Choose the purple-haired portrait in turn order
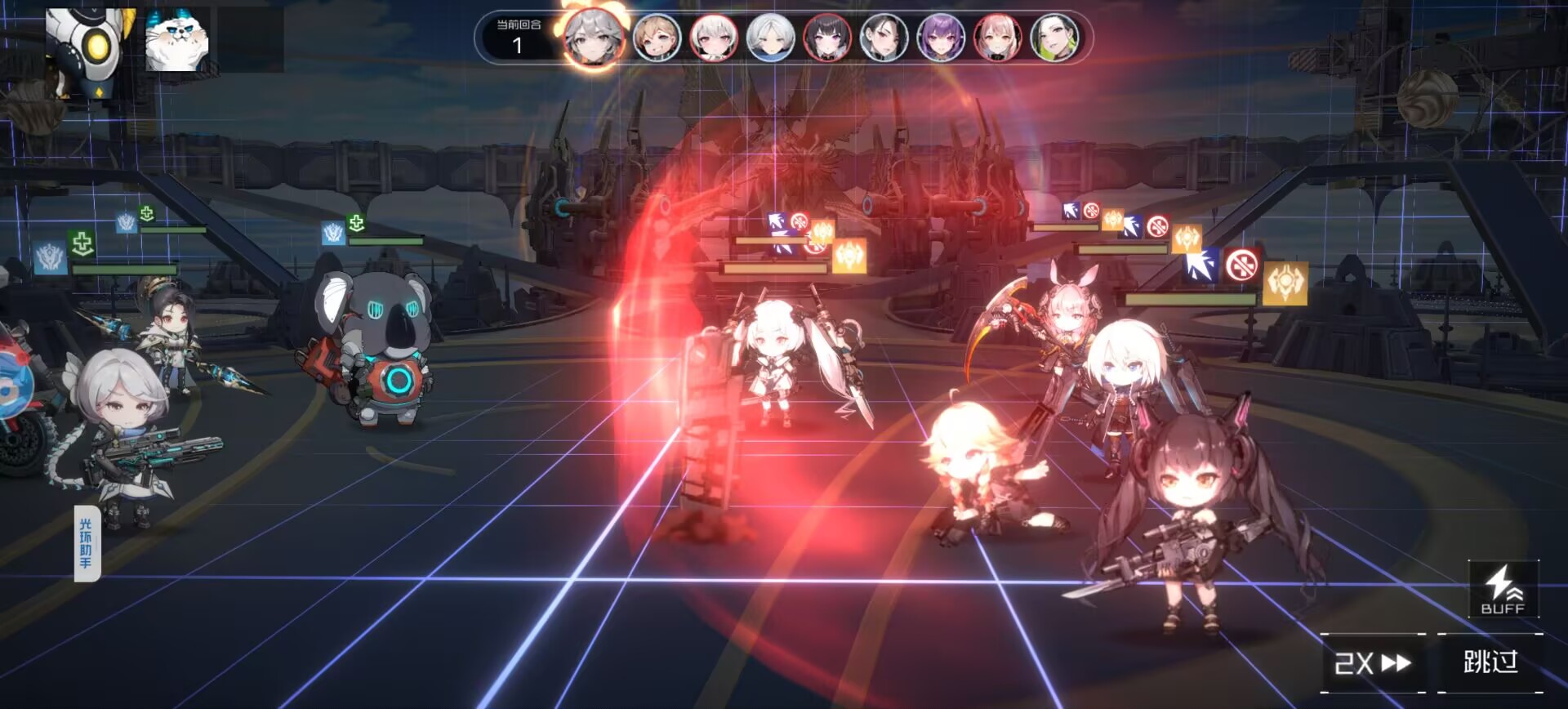 [x=941, y=38]
